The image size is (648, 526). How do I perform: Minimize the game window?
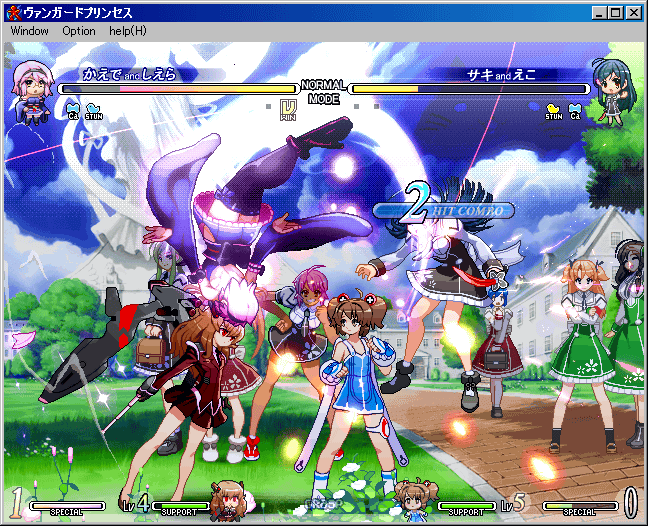click(599, 12)
